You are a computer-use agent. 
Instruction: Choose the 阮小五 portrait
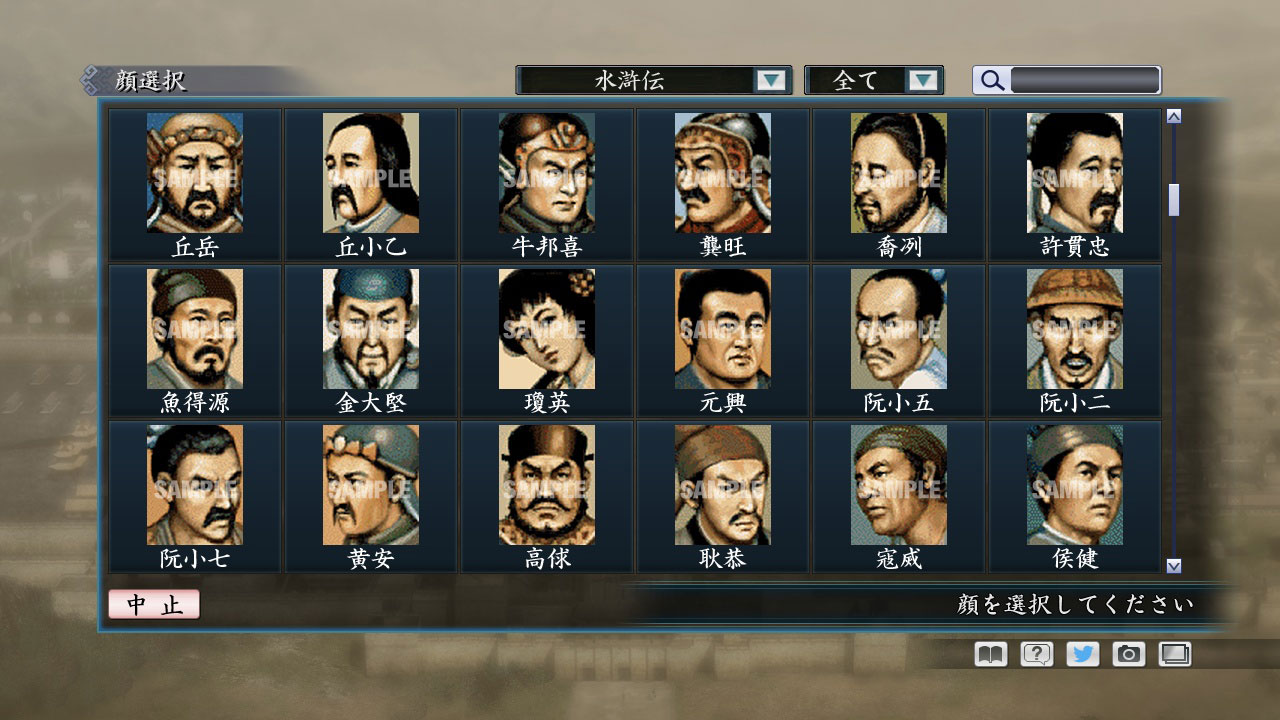pos(899,328)
